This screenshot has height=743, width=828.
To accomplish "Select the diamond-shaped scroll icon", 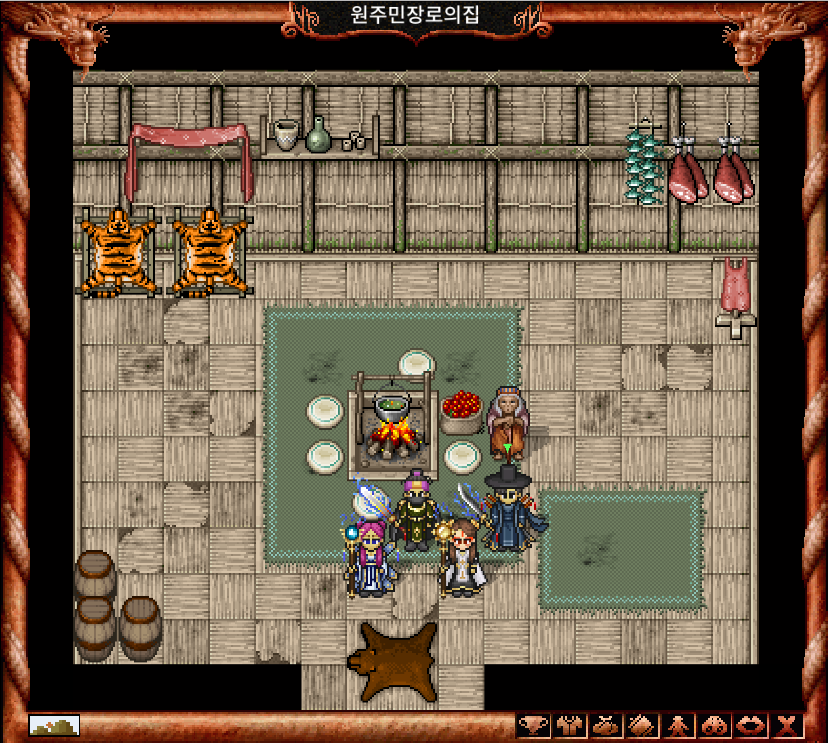I will (640, 726).
